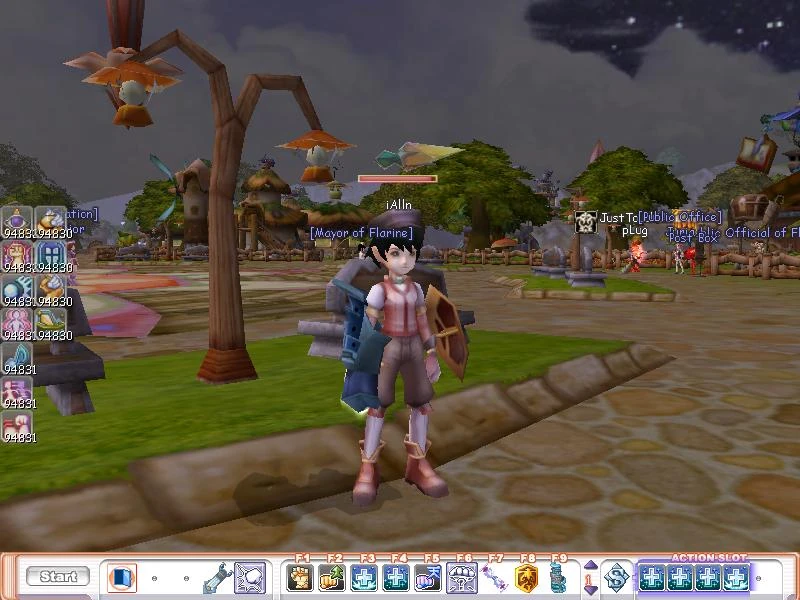This screenshot has width=800, height=600.
Task: Click the blue shield buff icon
Action: tap(51, 253)
